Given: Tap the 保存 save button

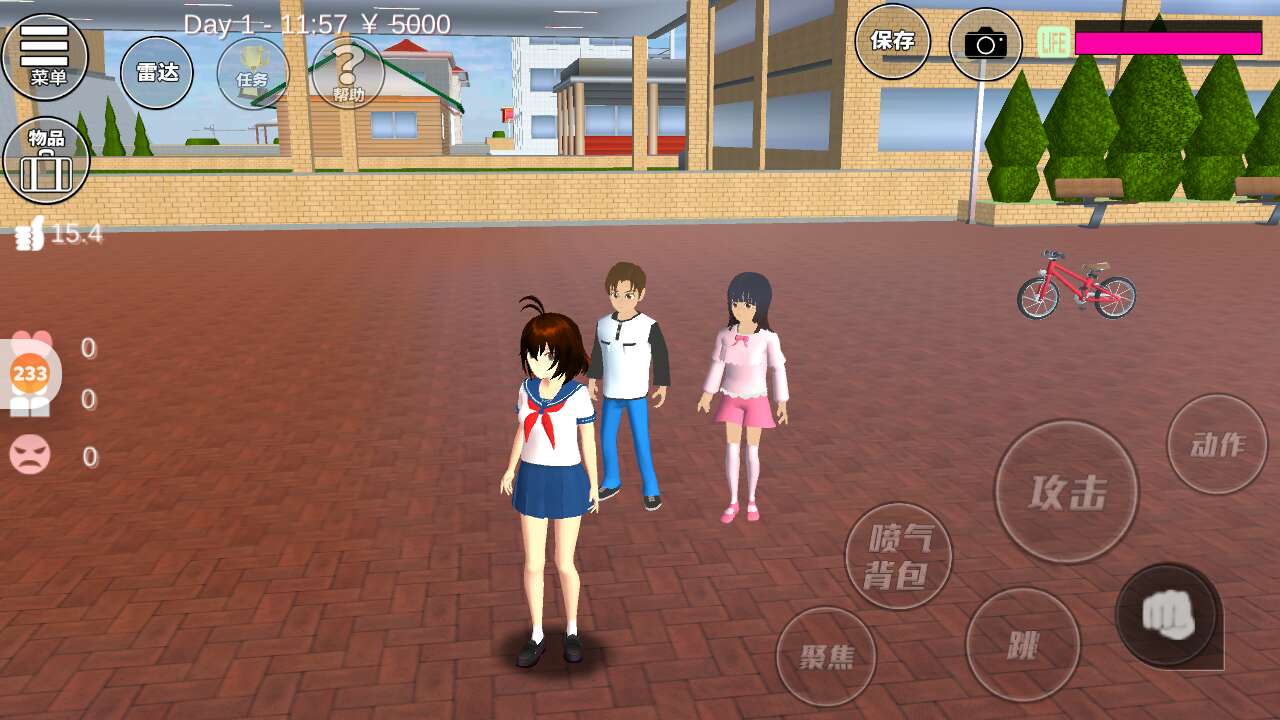Looking at the screenshot, I should tap(892, 41).
